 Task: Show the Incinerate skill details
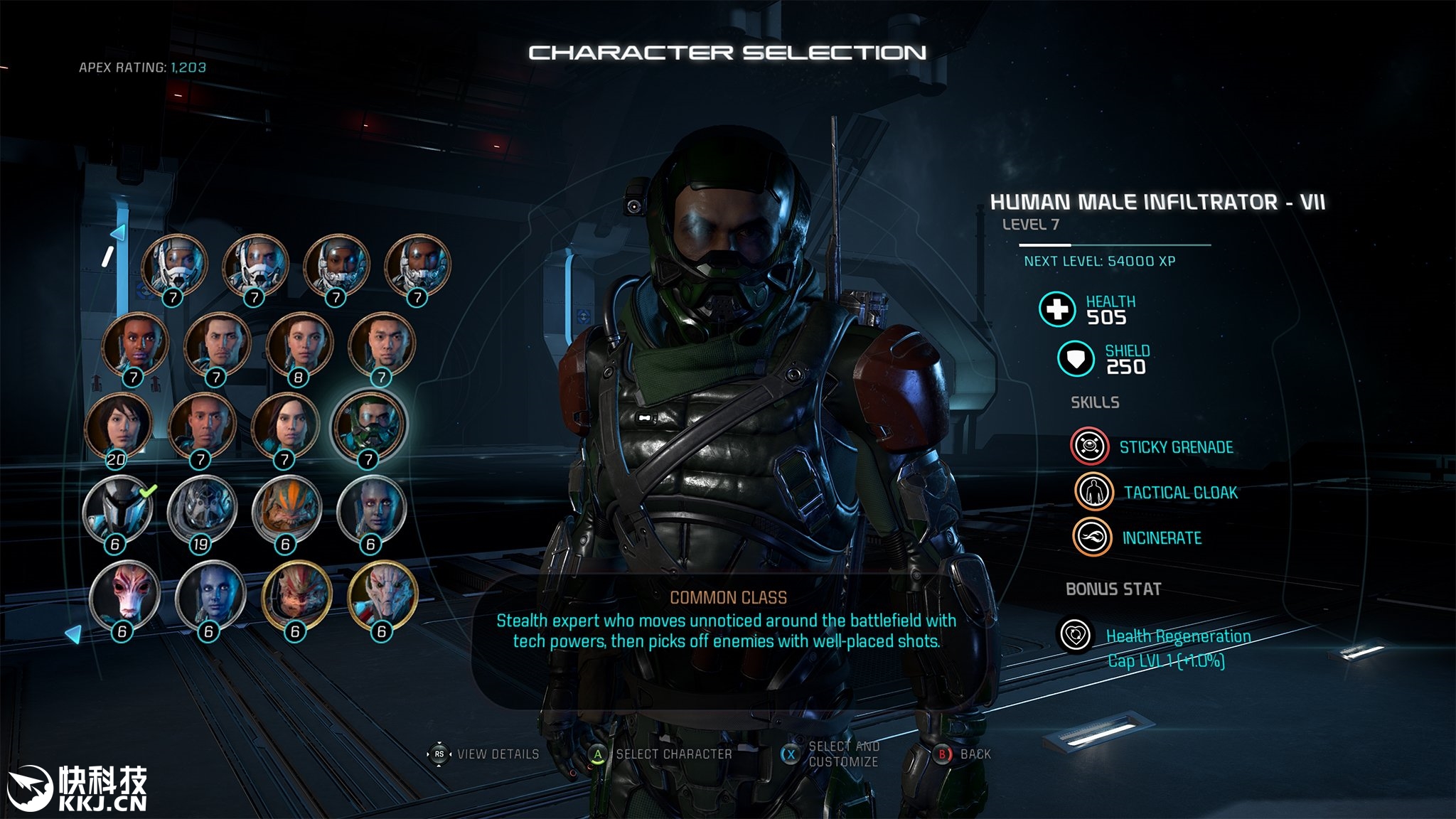(x=1092, y=537)
